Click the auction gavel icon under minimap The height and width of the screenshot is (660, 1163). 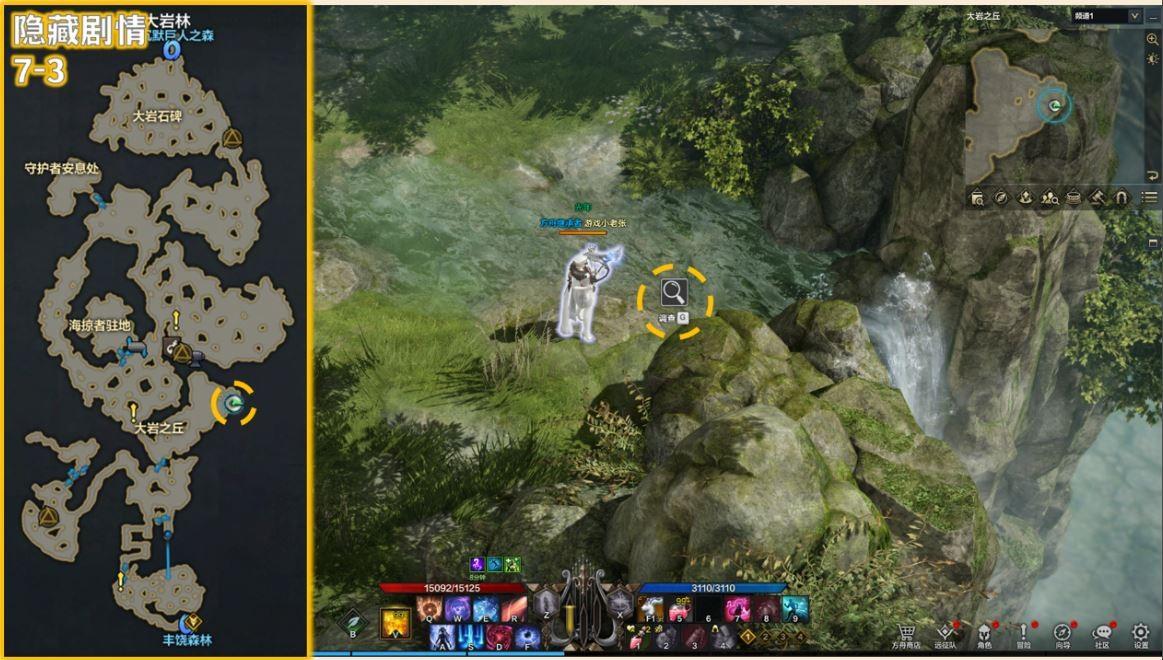pyautogui.click(x=1096, y=197)
